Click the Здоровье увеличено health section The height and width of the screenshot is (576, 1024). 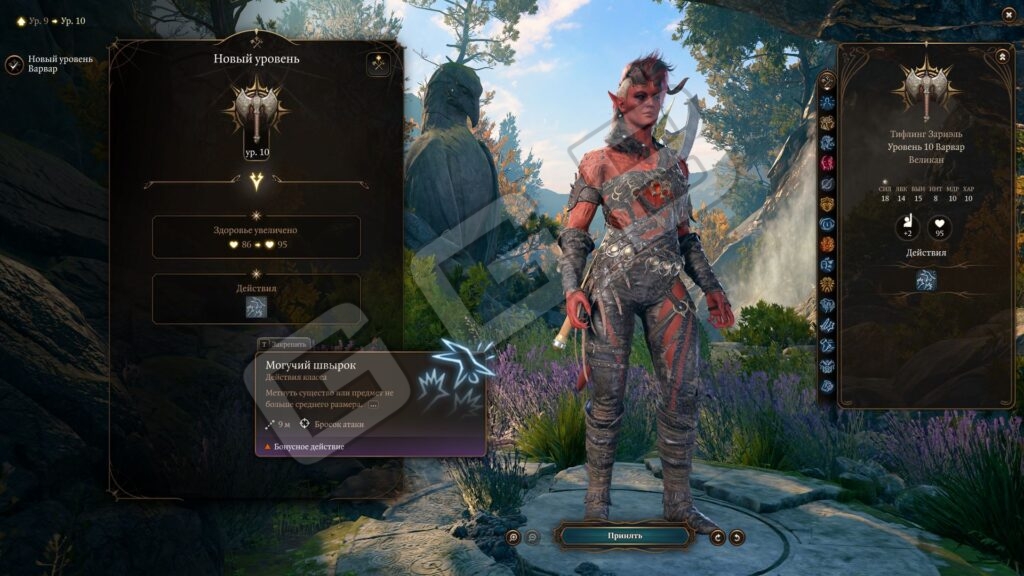(x=256, y=237)
